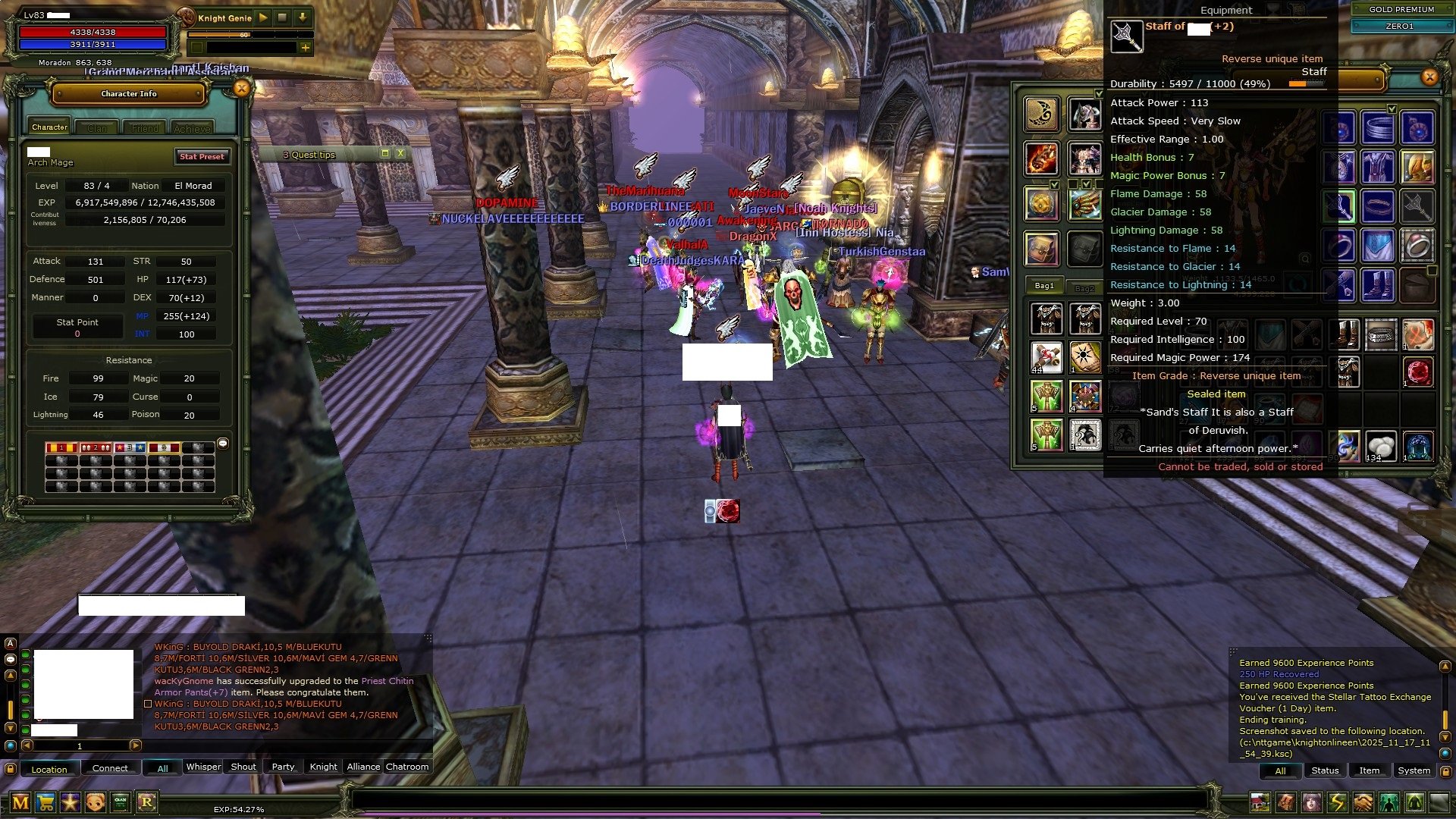The image size is (1456, 819).
Task: Click the yellow lightning bolt skill icon
Action: (1337, 802)
